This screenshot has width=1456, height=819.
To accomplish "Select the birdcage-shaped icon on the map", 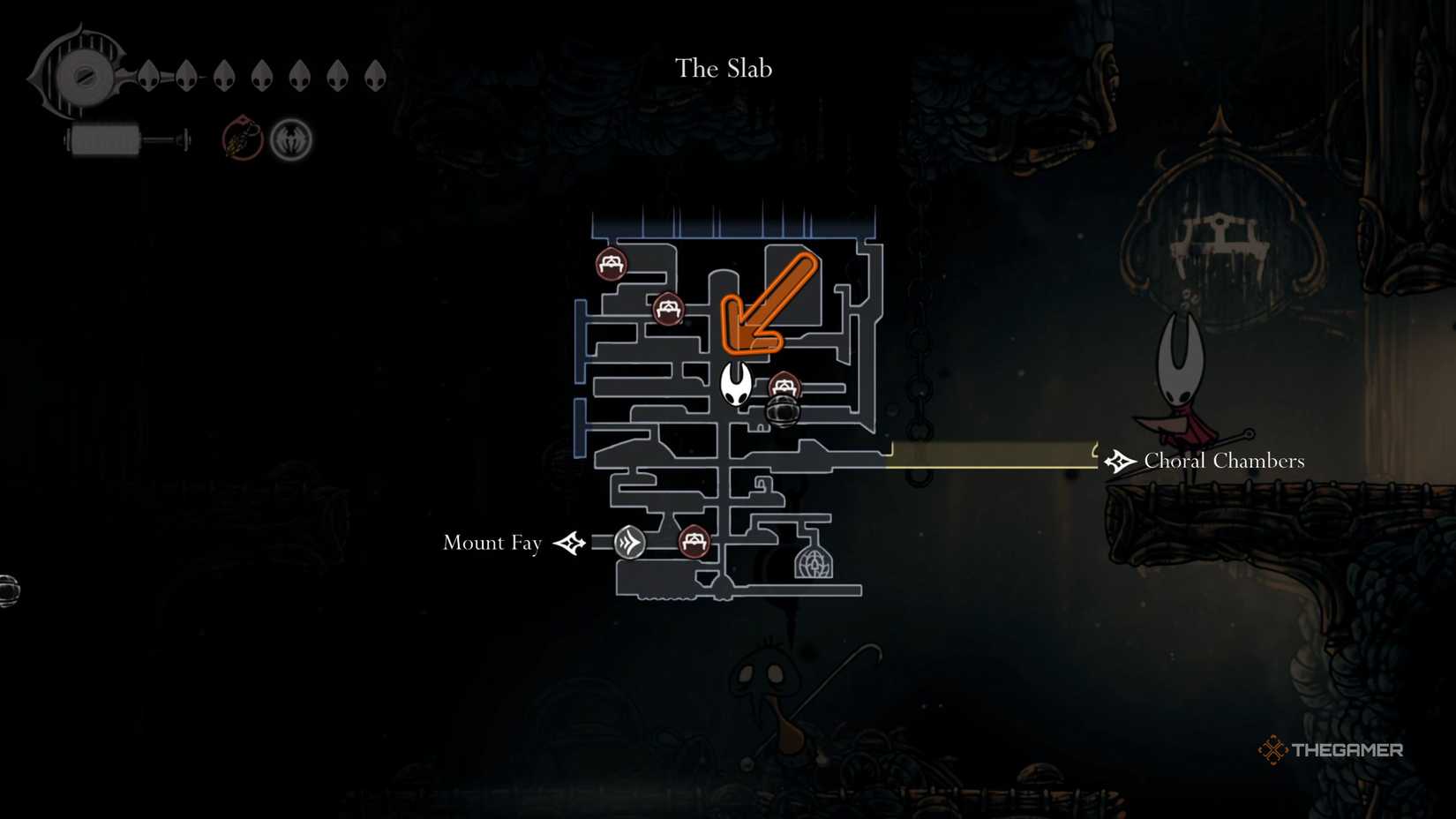I will pyautogui.click(x=813, y=562).
